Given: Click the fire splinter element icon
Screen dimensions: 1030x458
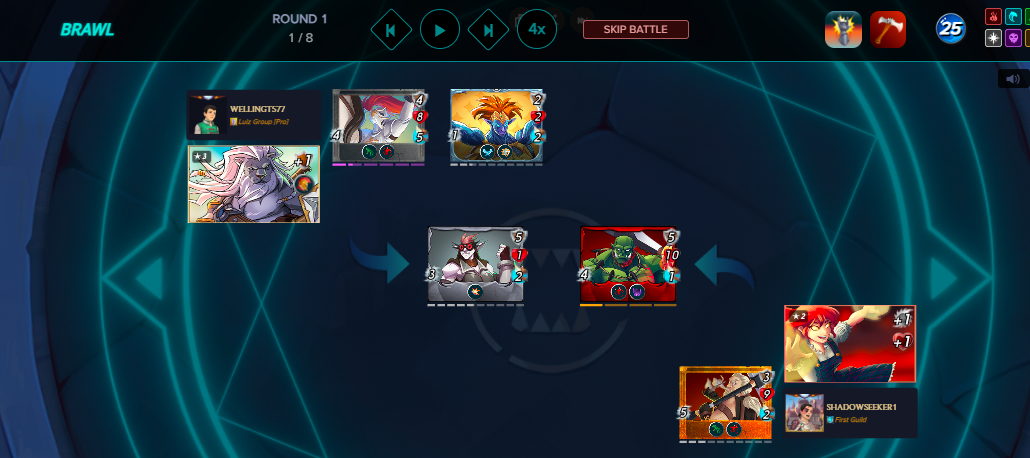Looking at the screenshot, I should [993, 17].
